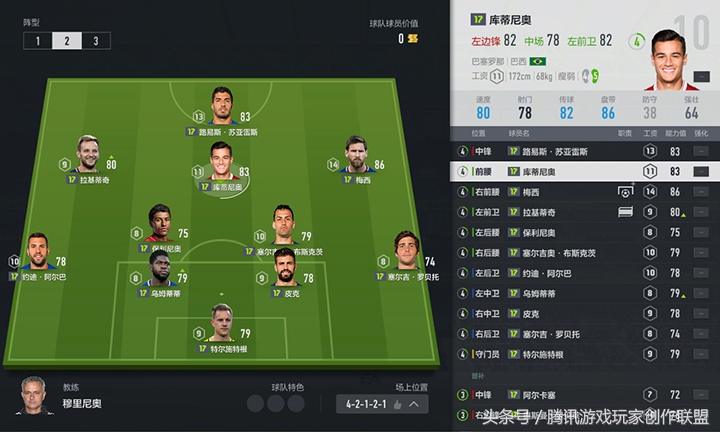
Task: Select Sergi Roberto's card on the pitch
Action: pyautogui.click(x=406, y=259)
